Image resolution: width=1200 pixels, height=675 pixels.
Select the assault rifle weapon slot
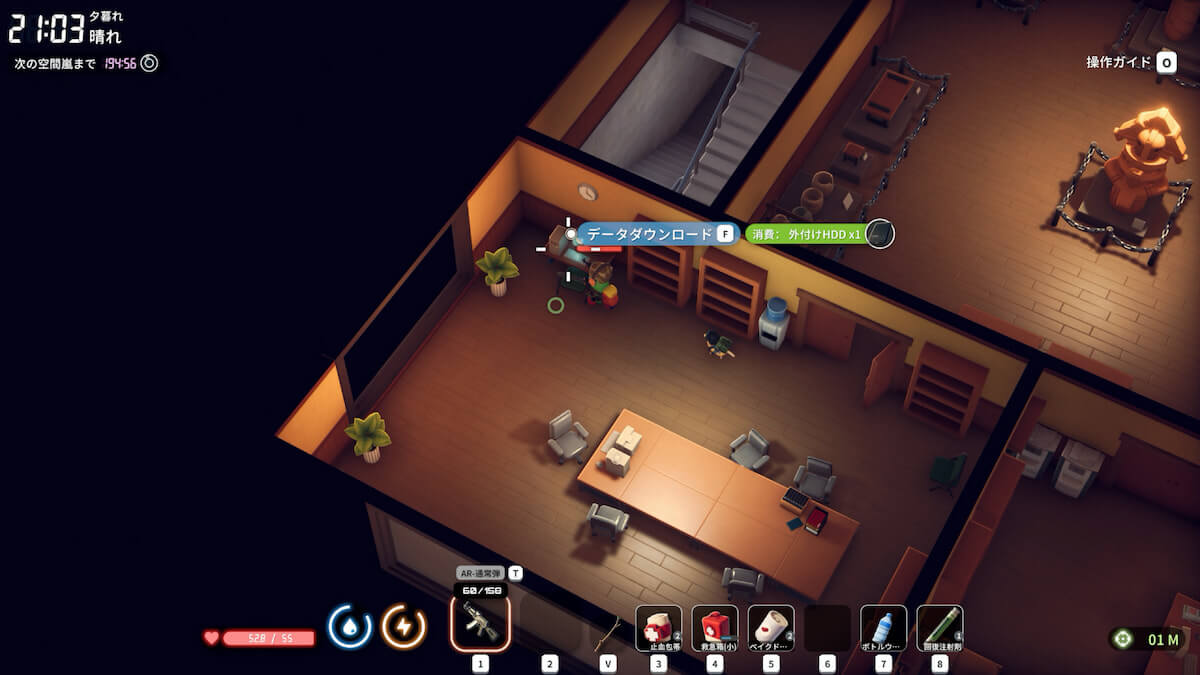(x=480, y=623)
